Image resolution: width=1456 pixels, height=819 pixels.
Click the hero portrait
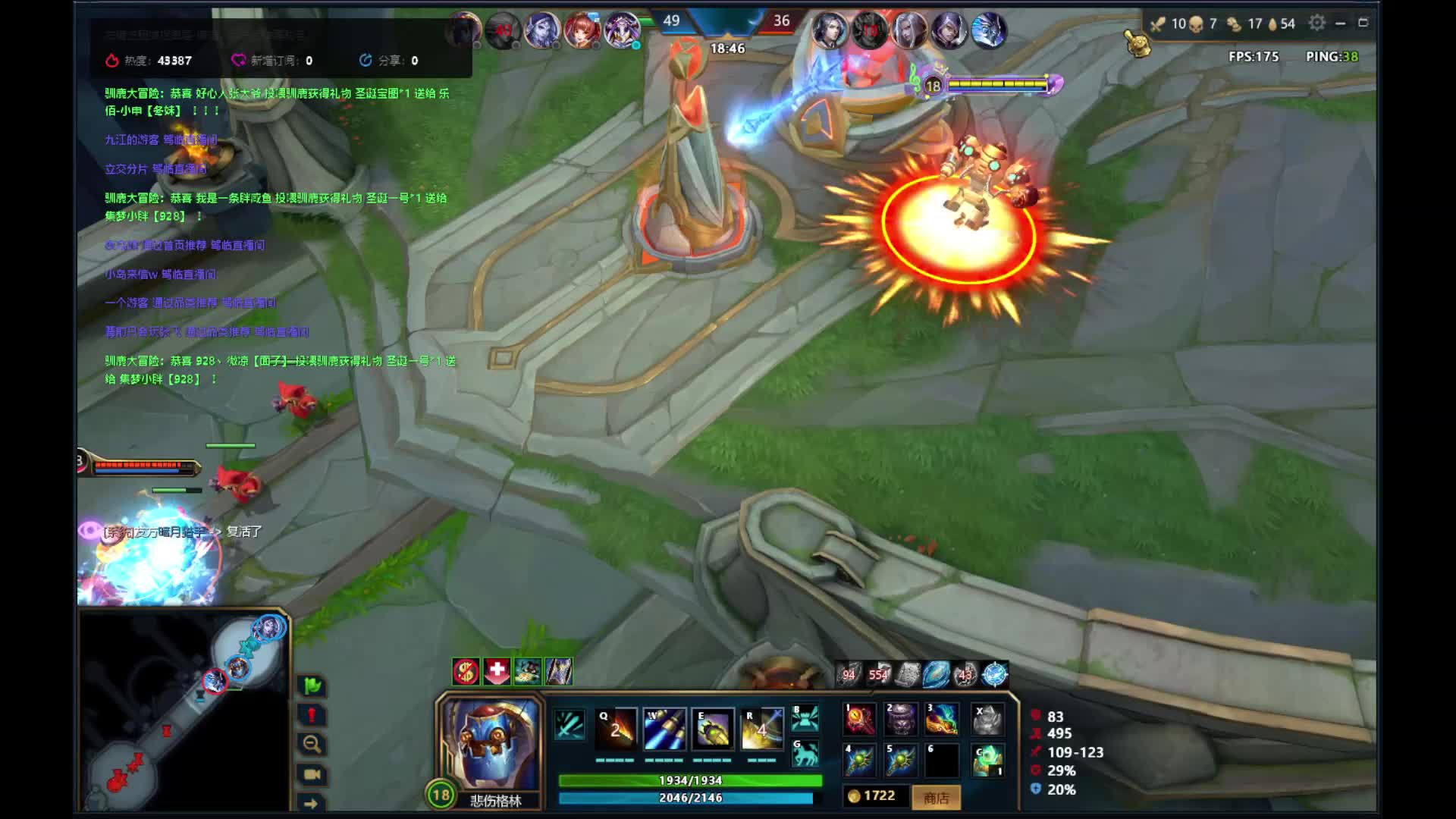pyautogui.click(x=491, y=743)
